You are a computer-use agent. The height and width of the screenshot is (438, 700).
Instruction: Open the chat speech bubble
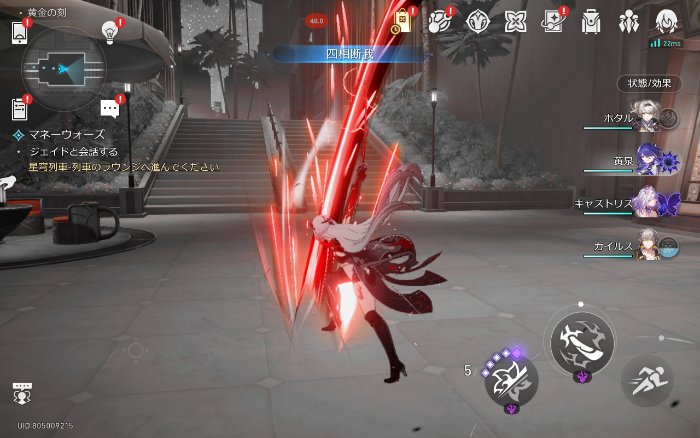[x=111, y=109]
